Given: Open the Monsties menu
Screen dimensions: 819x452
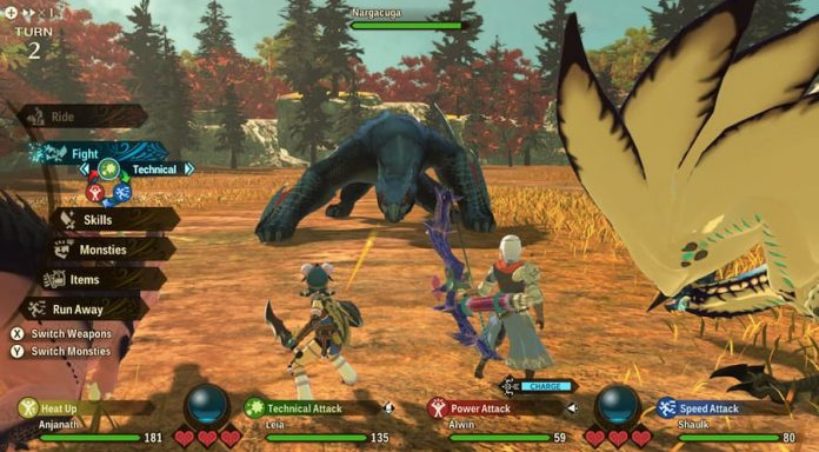Looking at the screenshot, I should 103,251.
